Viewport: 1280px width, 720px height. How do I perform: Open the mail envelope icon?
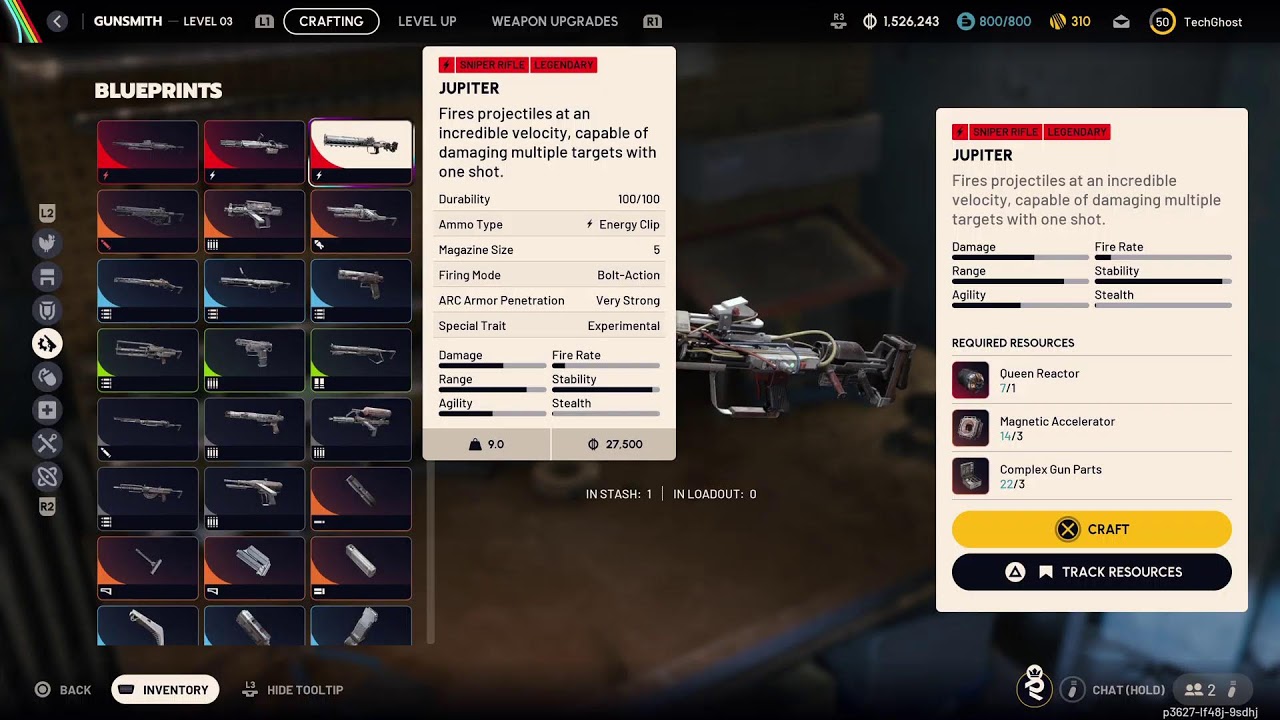click(1121, 21)
